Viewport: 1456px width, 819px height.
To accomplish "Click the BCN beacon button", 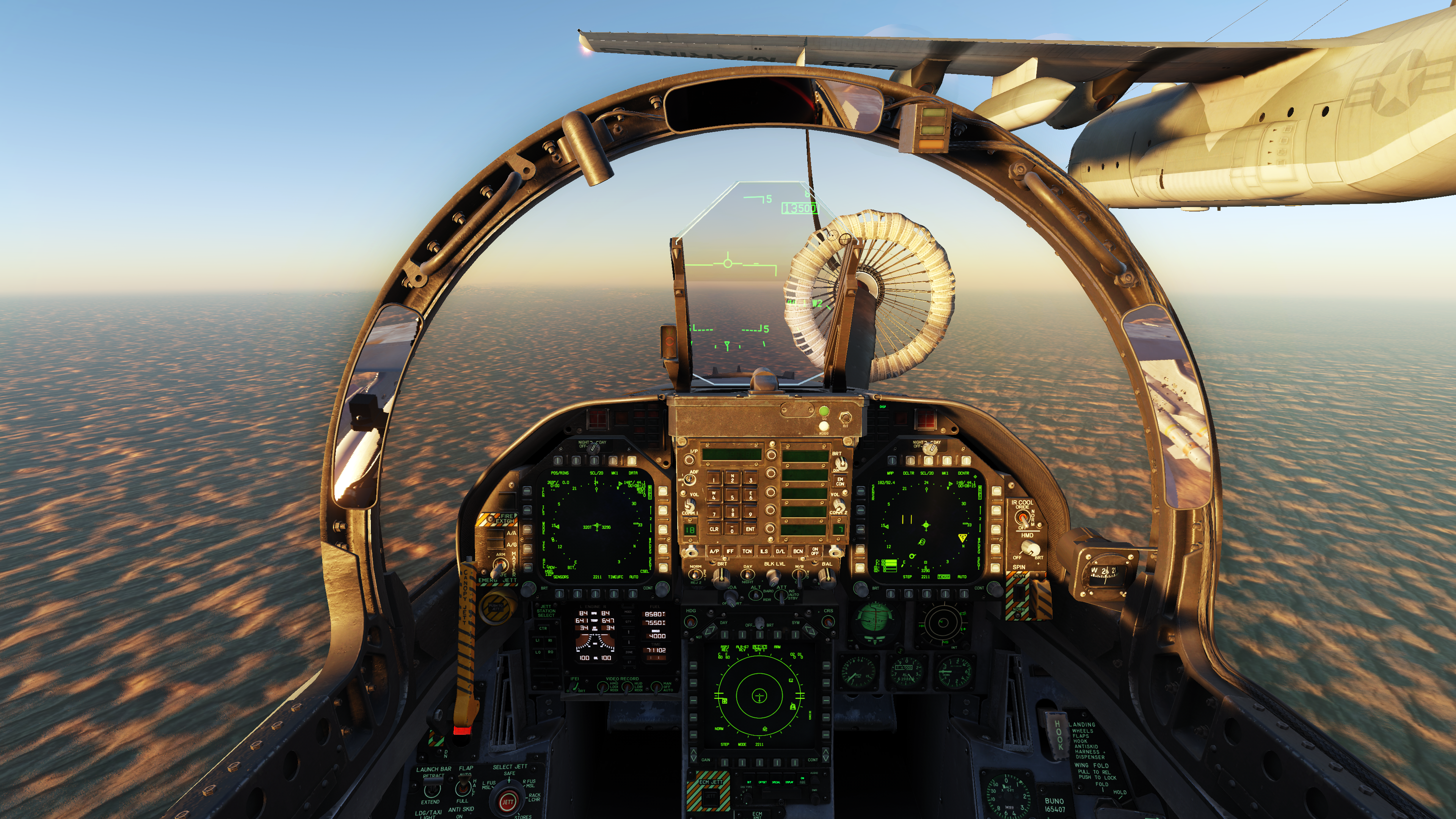I will (797, 551).
